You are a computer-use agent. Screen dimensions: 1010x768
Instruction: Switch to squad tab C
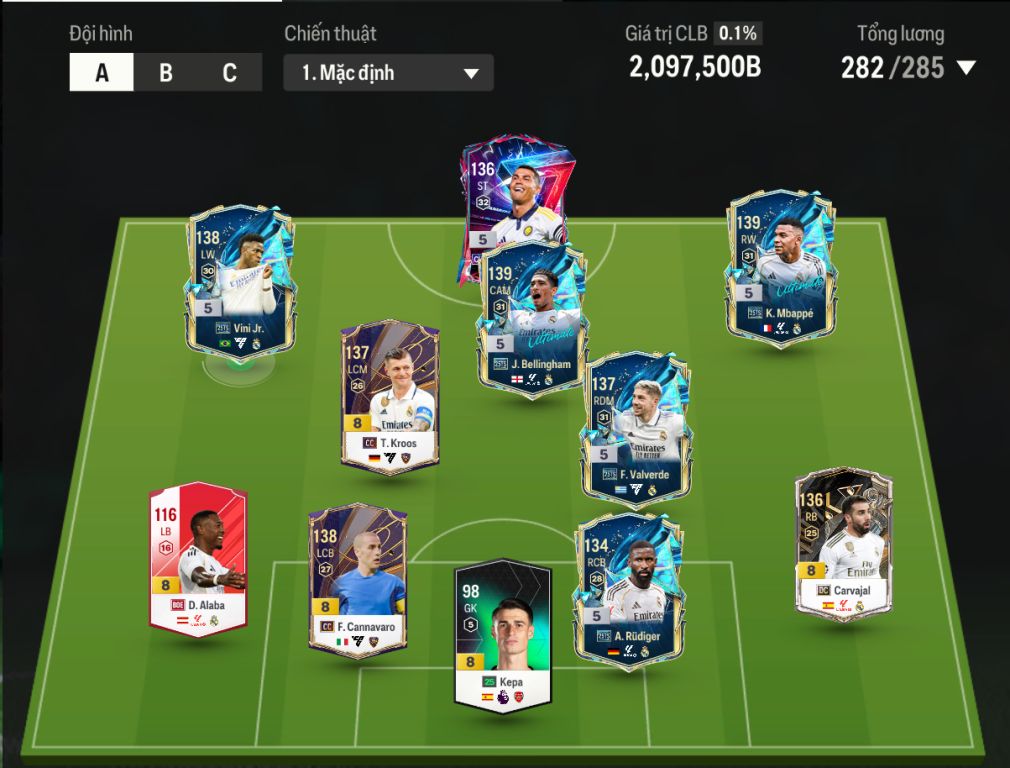tap(229, 73)
